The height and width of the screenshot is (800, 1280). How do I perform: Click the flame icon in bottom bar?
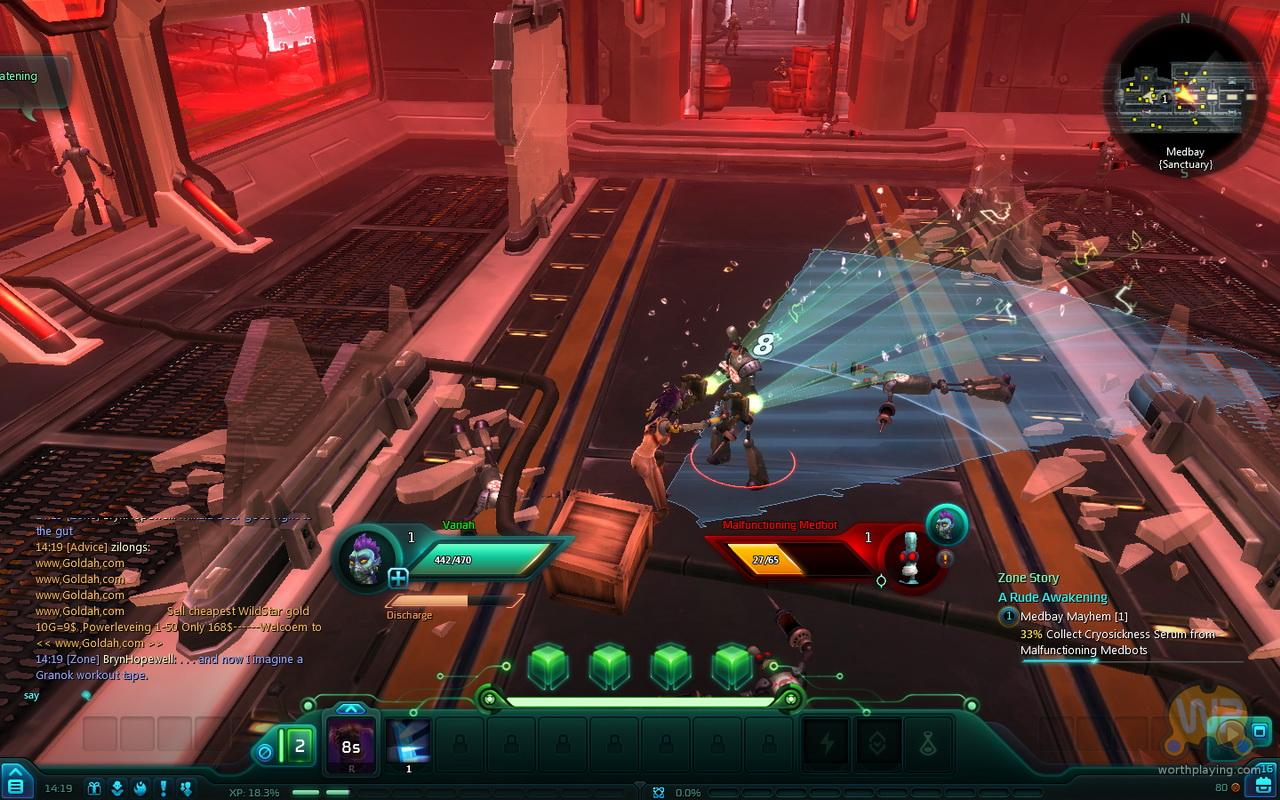(x=140, y=788)
